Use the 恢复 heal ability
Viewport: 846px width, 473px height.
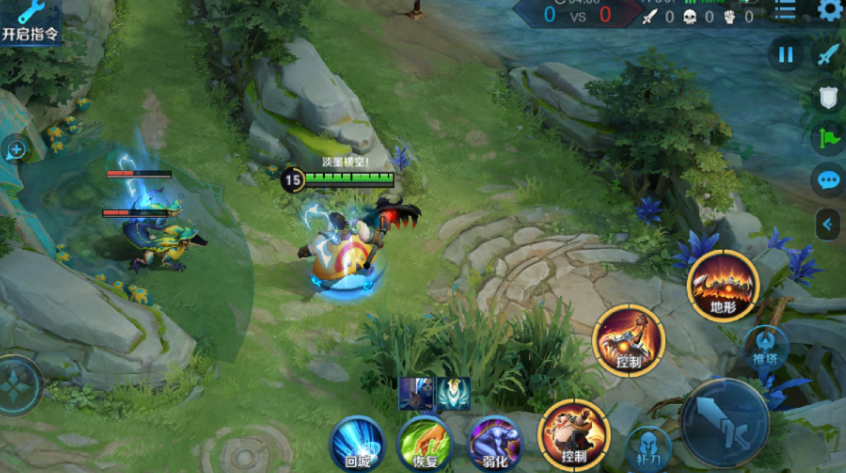tap(426, 442)
